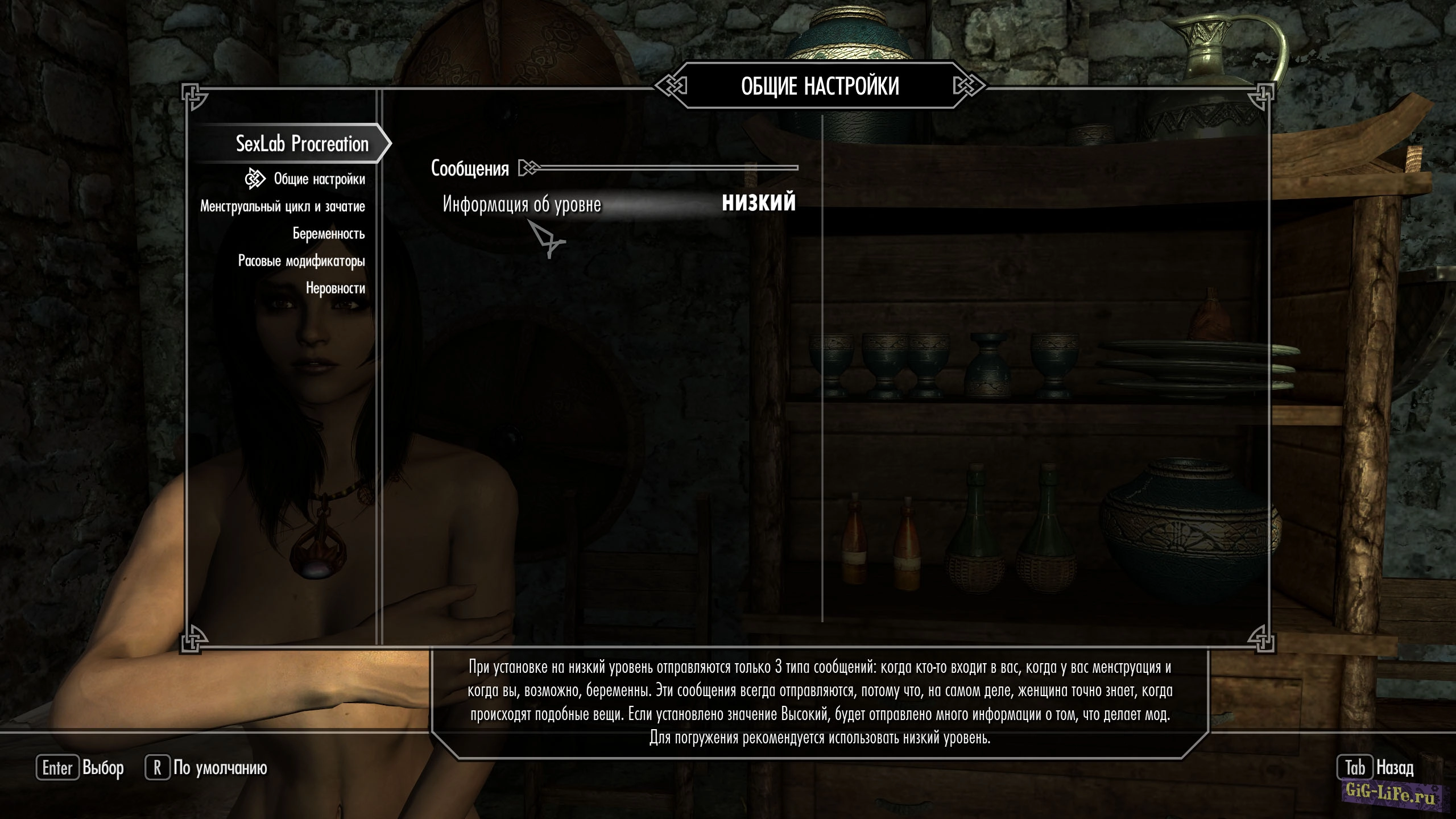This screenshot has width=1456, height=819.
Task: Go to the Неровности page
Action: (336, 288)
